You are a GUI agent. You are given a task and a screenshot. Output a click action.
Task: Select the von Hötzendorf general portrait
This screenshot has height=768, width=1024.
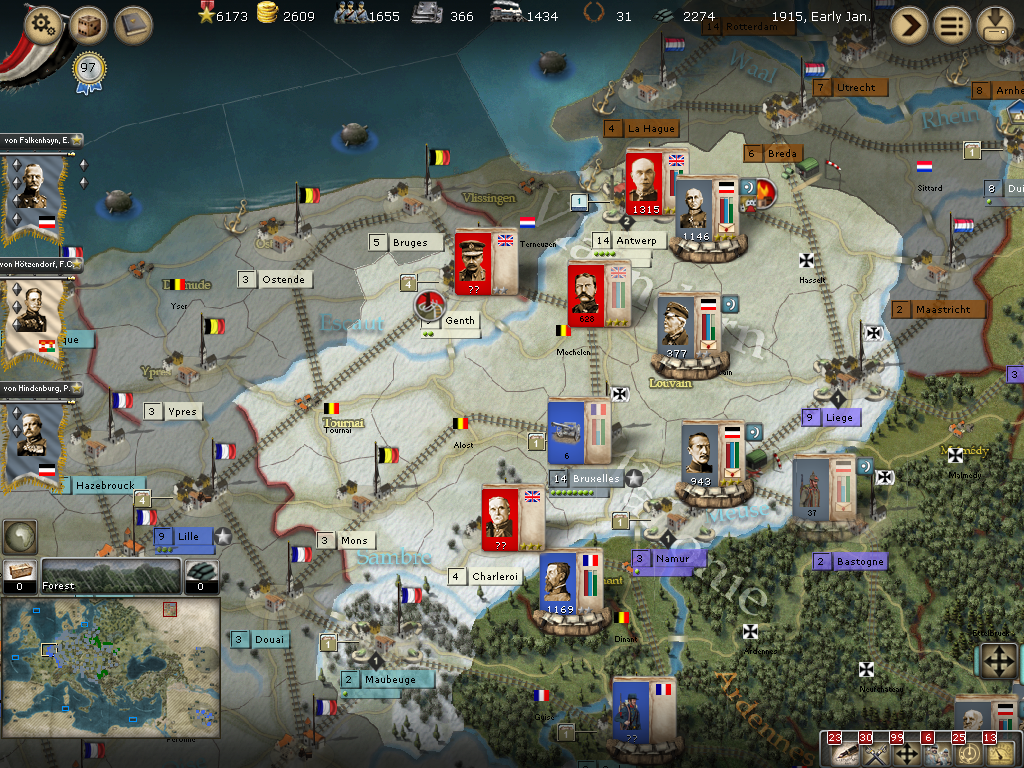click(x=36, y=320)
